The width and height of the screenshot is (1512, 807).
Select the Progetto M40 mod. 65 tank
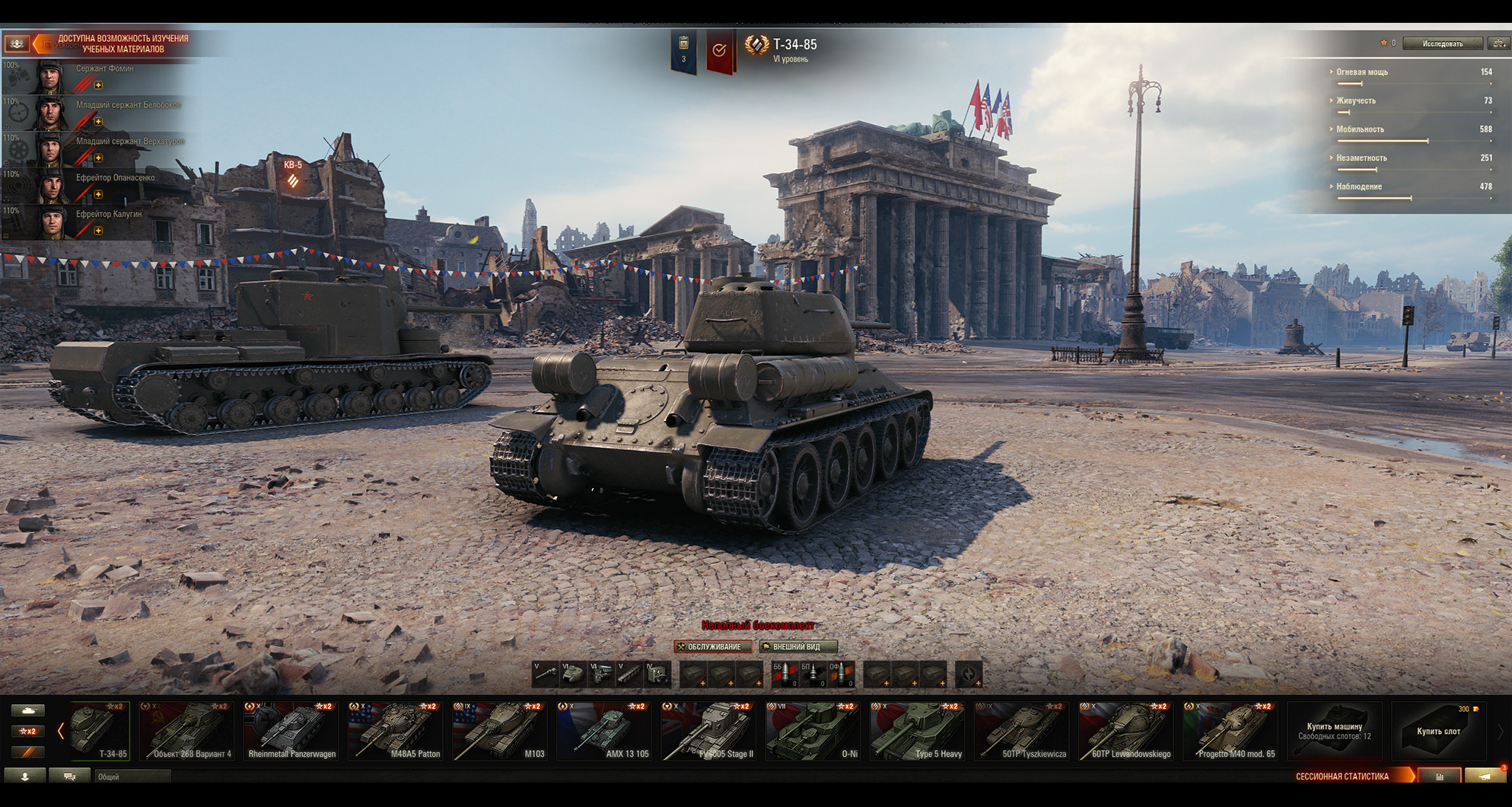click(1230, 731)
